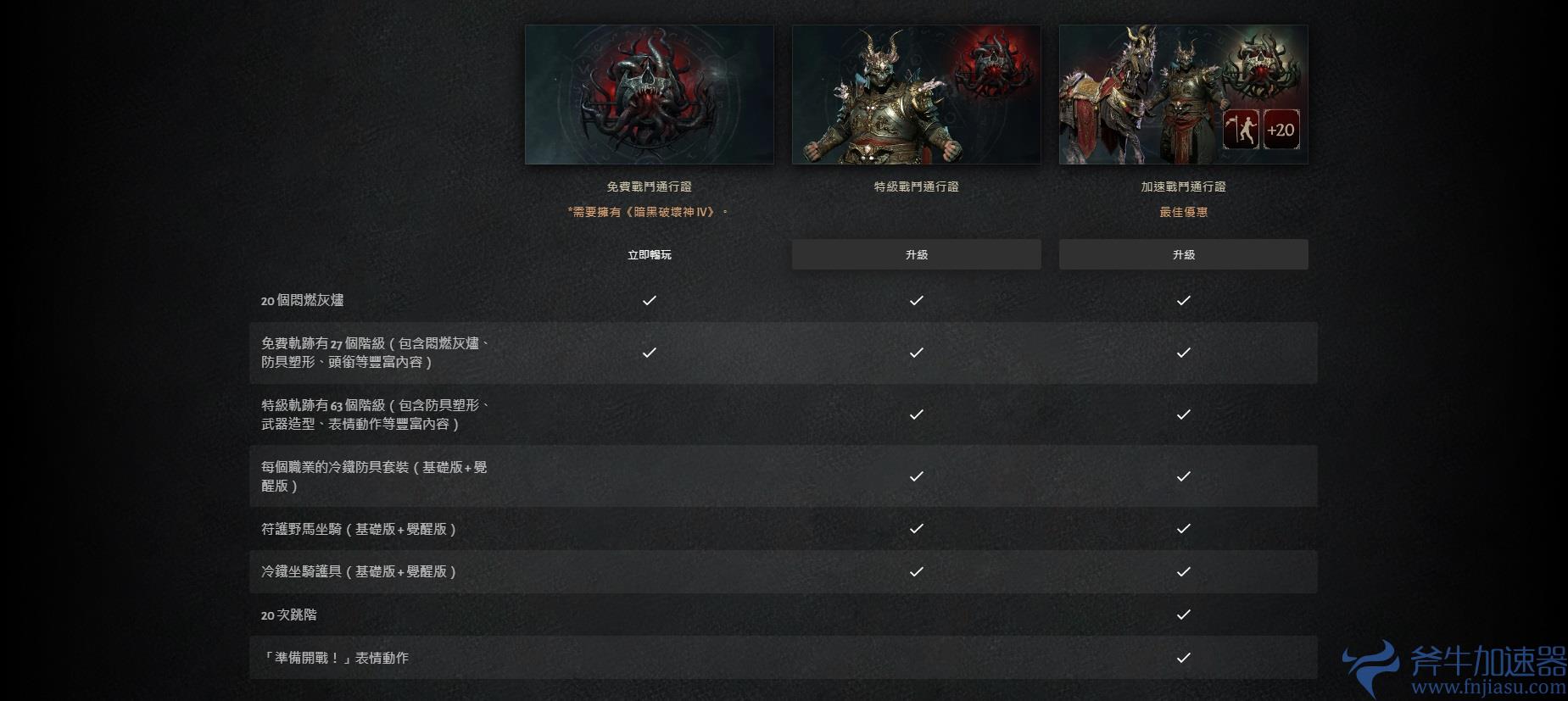Click the checkmark for 「準備開戰！」表情動作

[x=1183, y=657]
